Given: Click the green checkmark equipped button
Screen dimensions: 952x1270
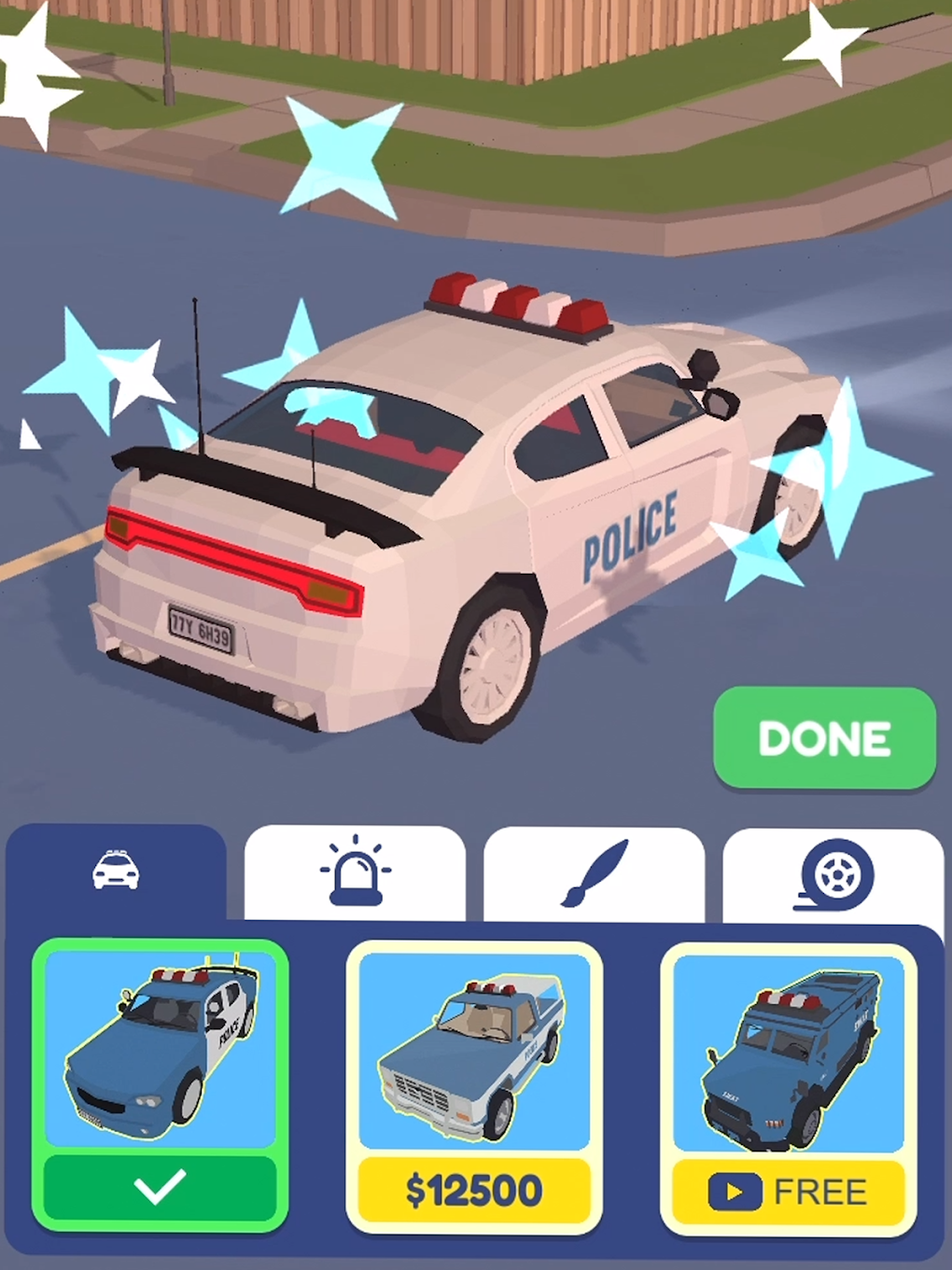Looking at the screenshot, I should pyautogui.click(x=160, y=1187).
